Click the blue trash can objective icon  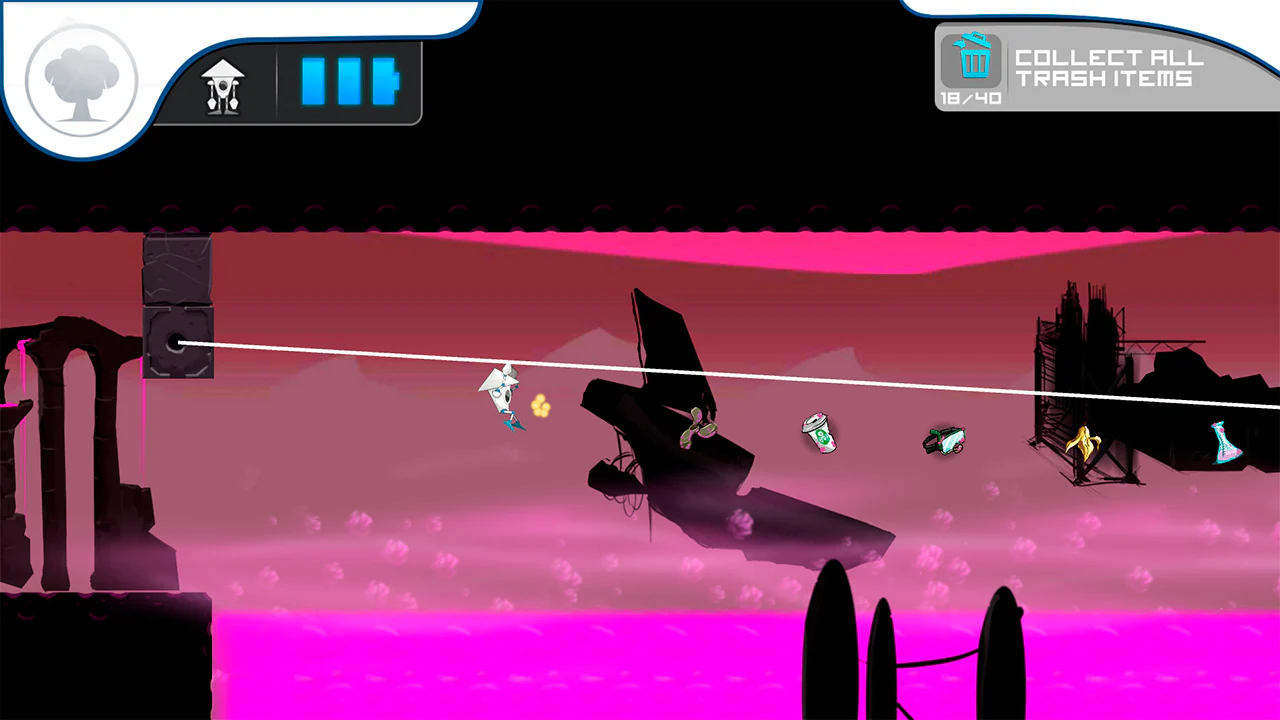pyautogui.click(x=974, y=62)
